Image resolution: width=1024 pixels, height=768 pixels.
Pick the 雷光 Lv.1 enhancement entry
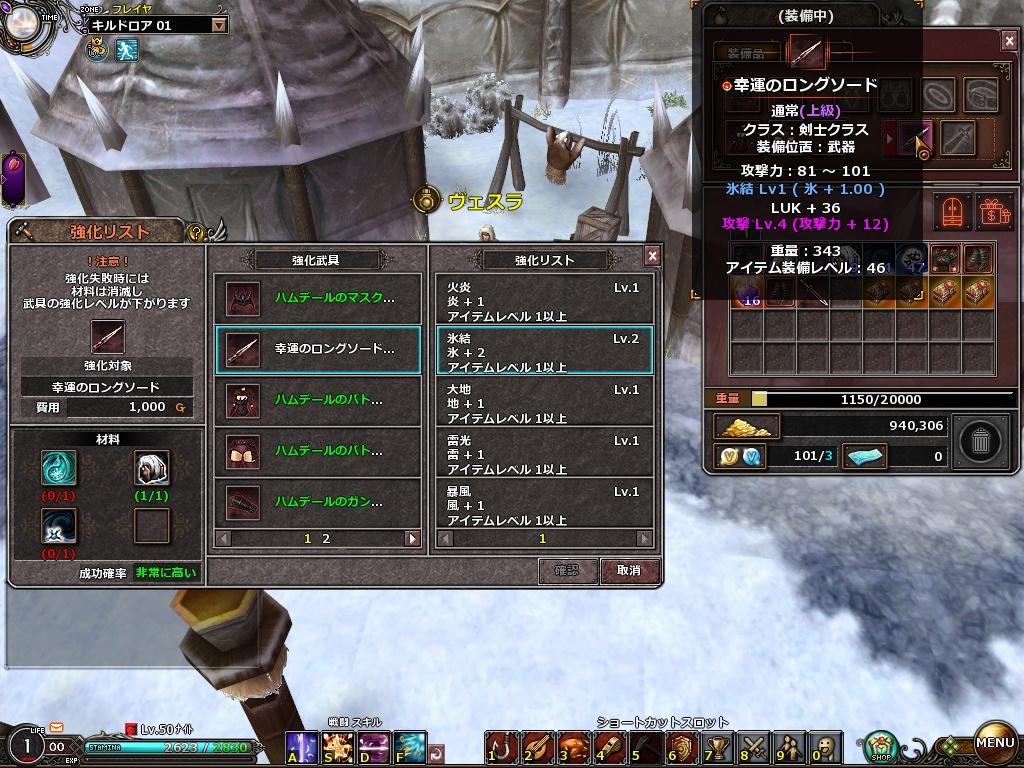coord(544,453)
